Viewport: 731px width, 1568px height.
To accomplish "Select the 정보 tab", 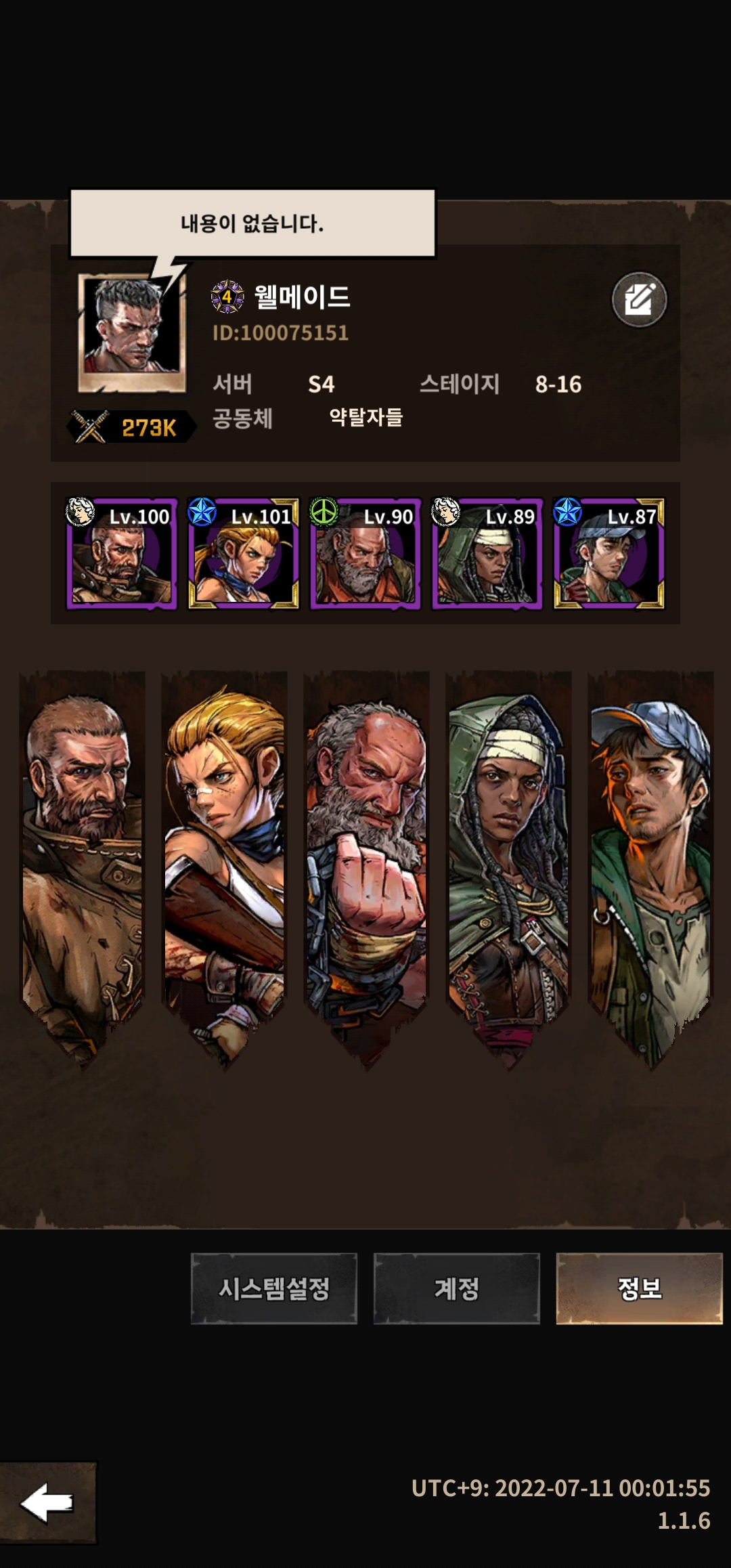I will click(x=639, y=1288).
